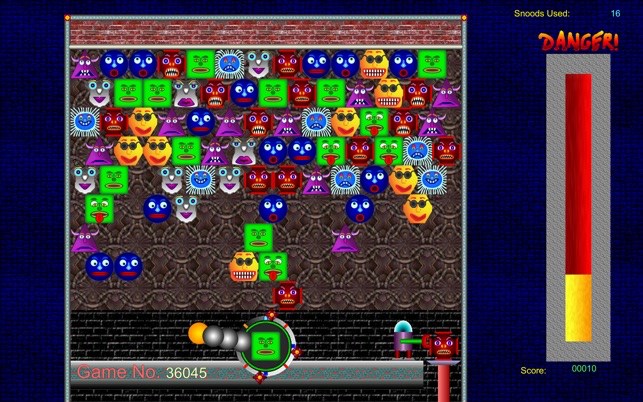Click the launcher cannon holding the green snood

pyautogui.click(x=264, y=343)
